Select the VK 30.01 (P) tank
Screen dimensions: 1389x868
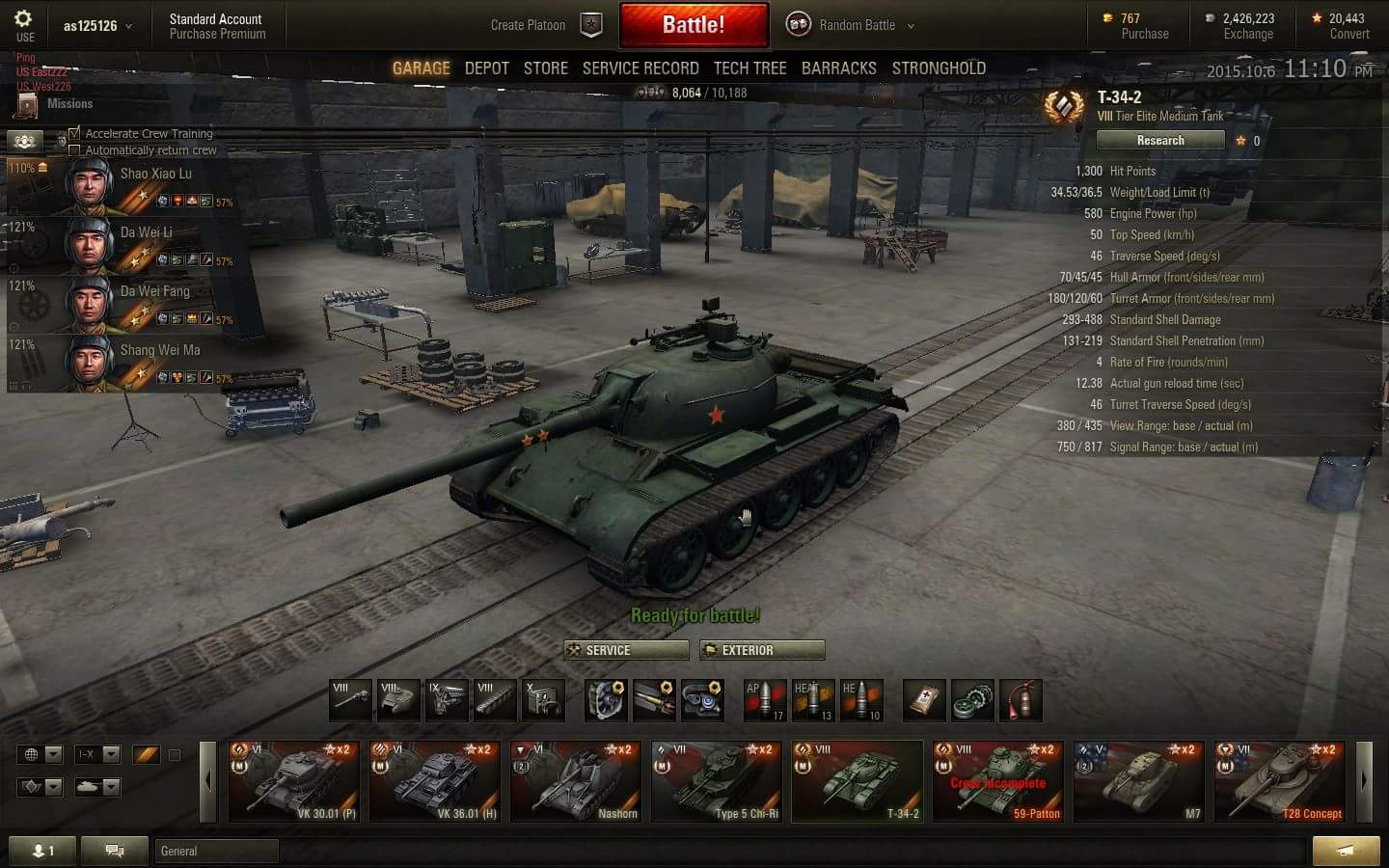click(294, 781)
